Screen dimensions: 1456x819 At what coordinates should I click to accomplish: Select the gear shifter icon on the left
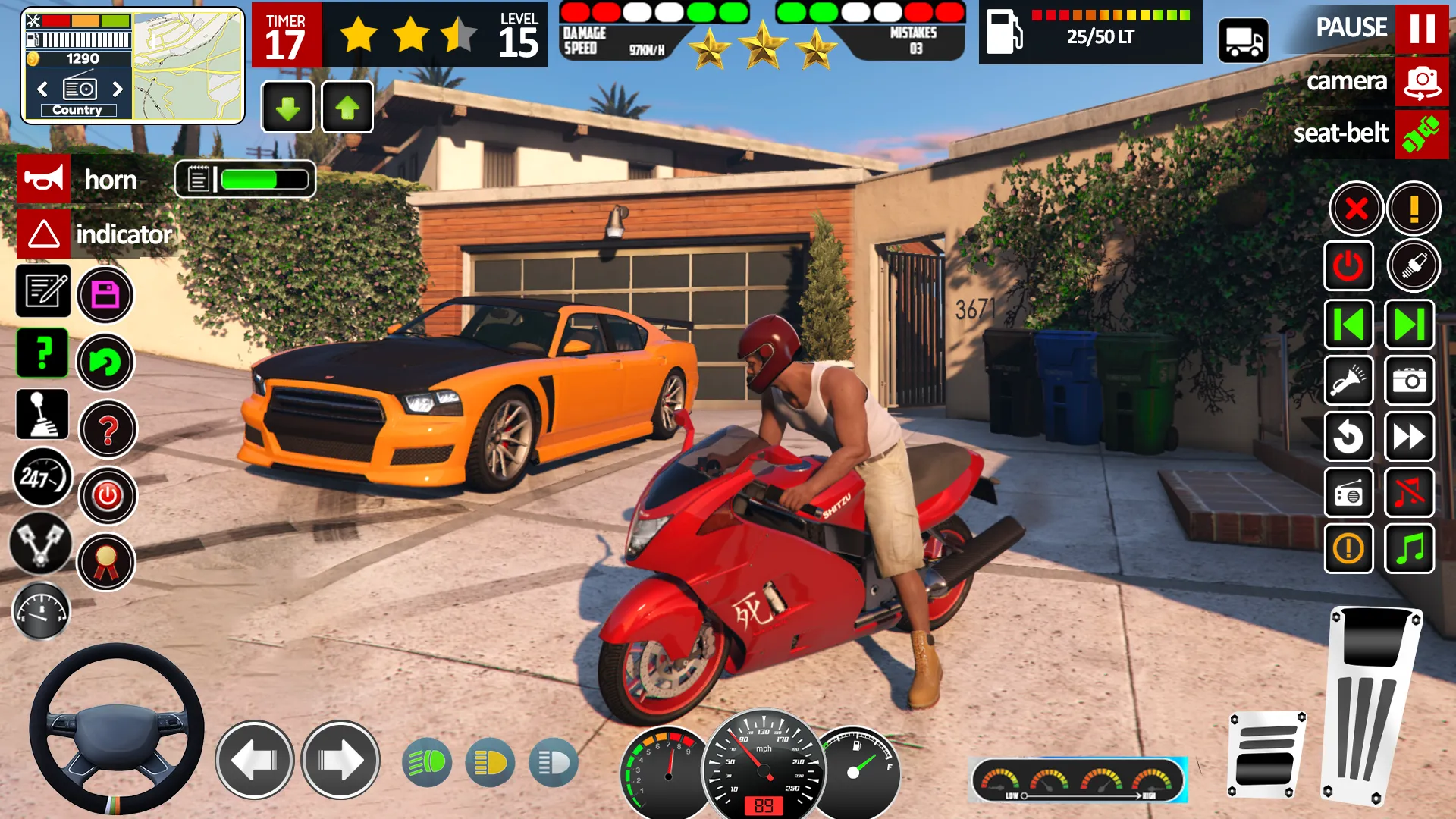point(42,414)
